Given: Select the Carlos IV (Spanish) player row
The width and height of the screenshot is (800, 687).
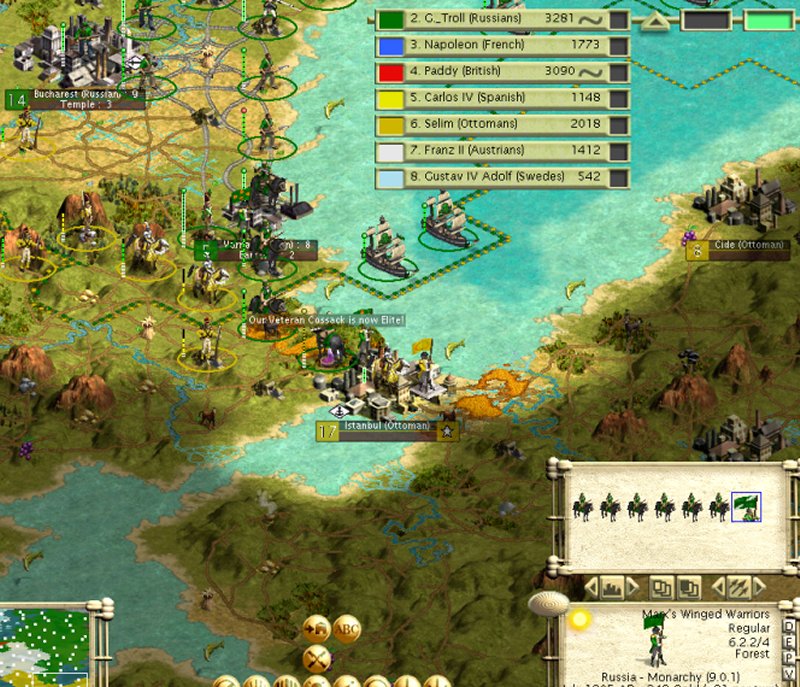Looking at the screenshot, I should point(502,98).
